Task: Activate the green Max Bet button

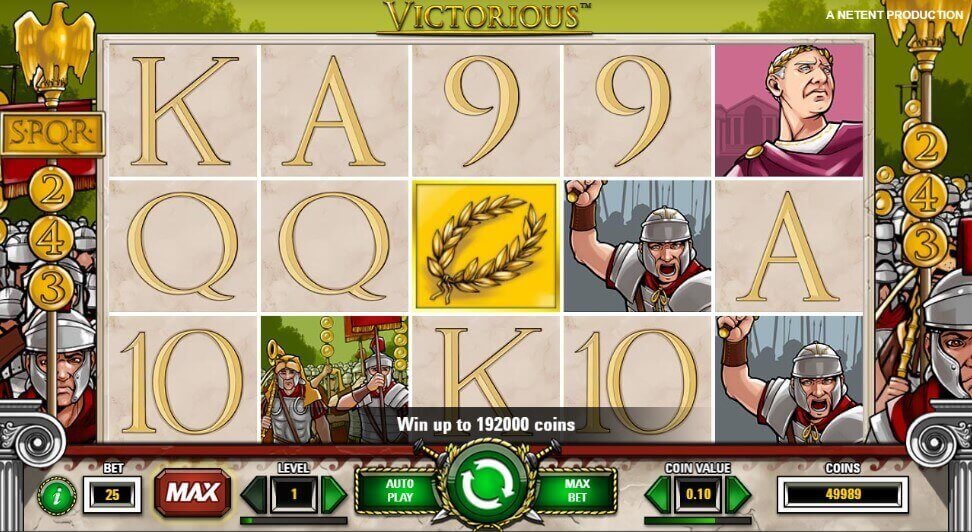Action: 575,492
